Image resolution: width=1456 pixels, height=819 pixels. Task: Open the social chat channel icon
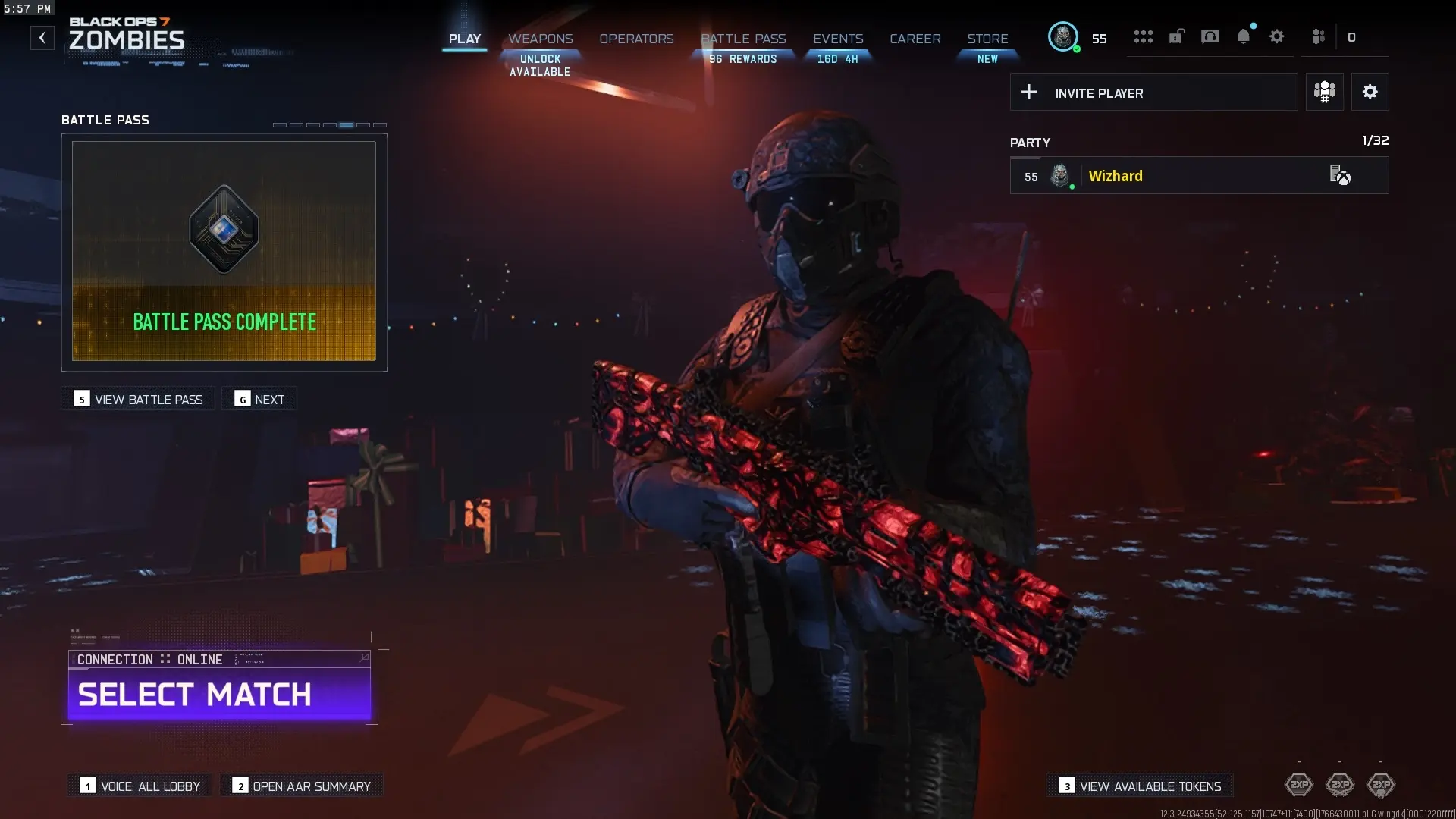click(x=1210, y=36)
